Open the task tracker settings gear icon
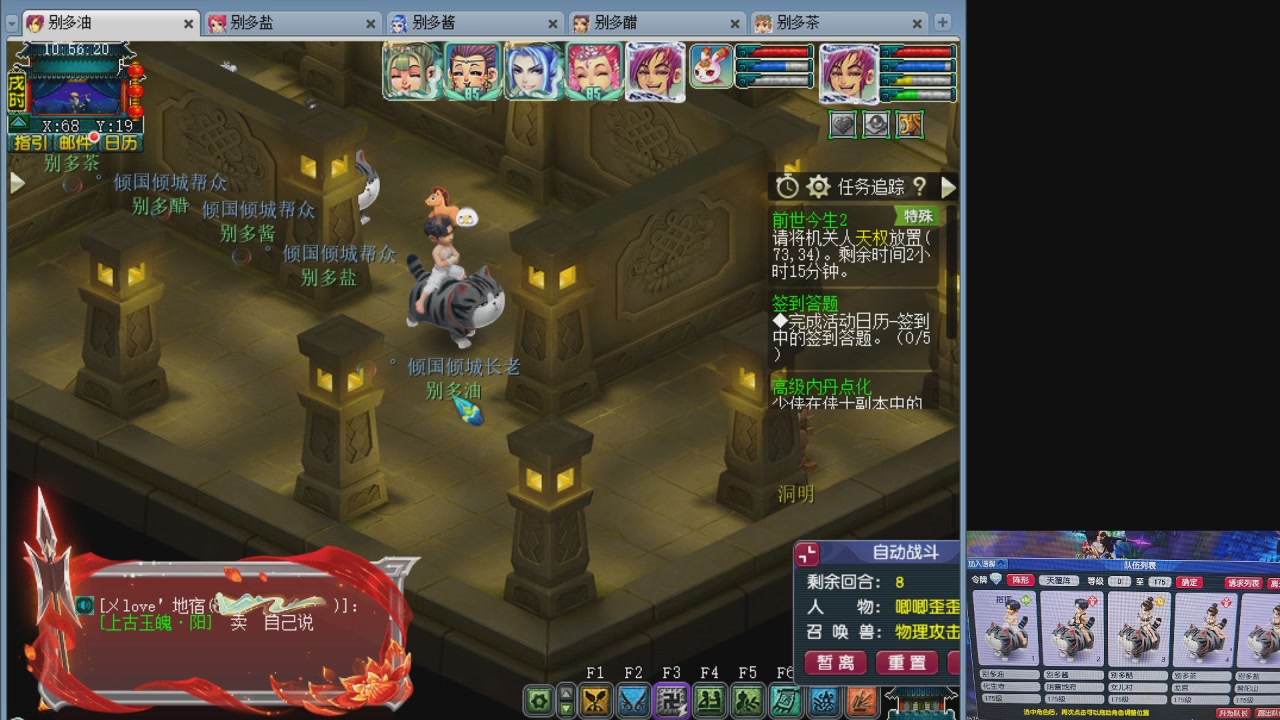1280x720 pixels. pos(819,187)
